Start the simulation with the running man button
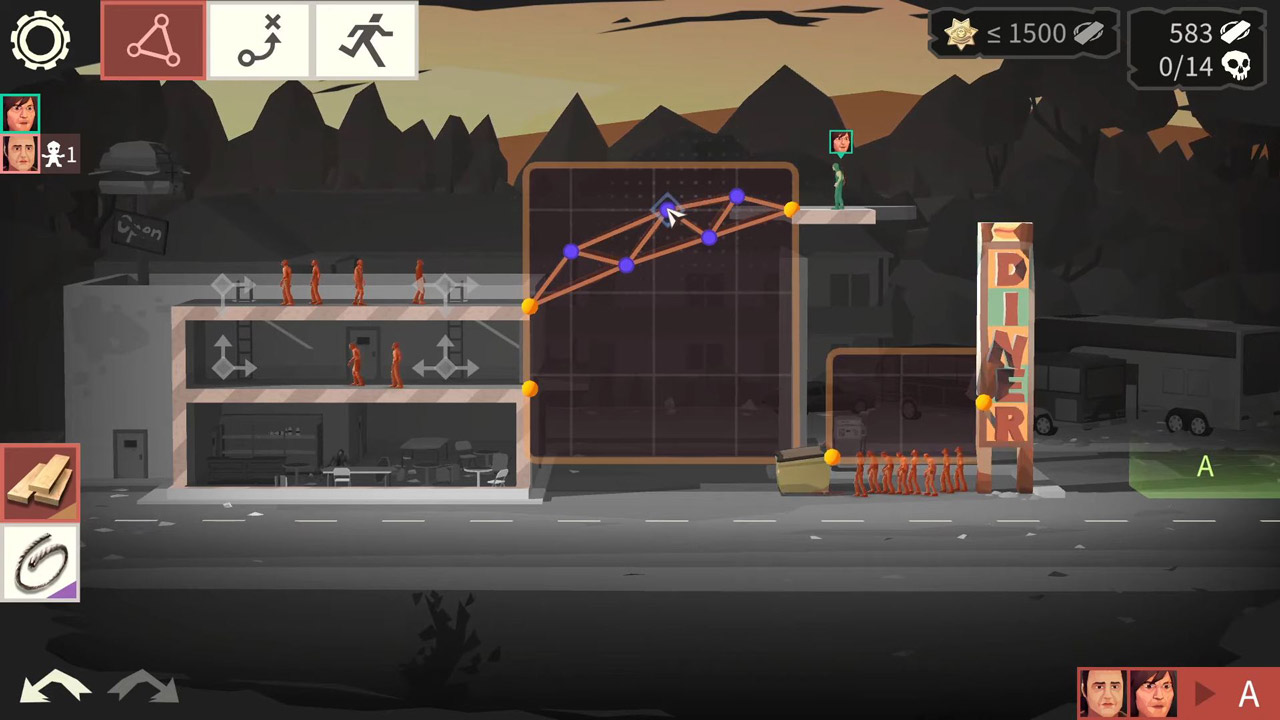This screenshot has width=1280, height=720. 366,40
